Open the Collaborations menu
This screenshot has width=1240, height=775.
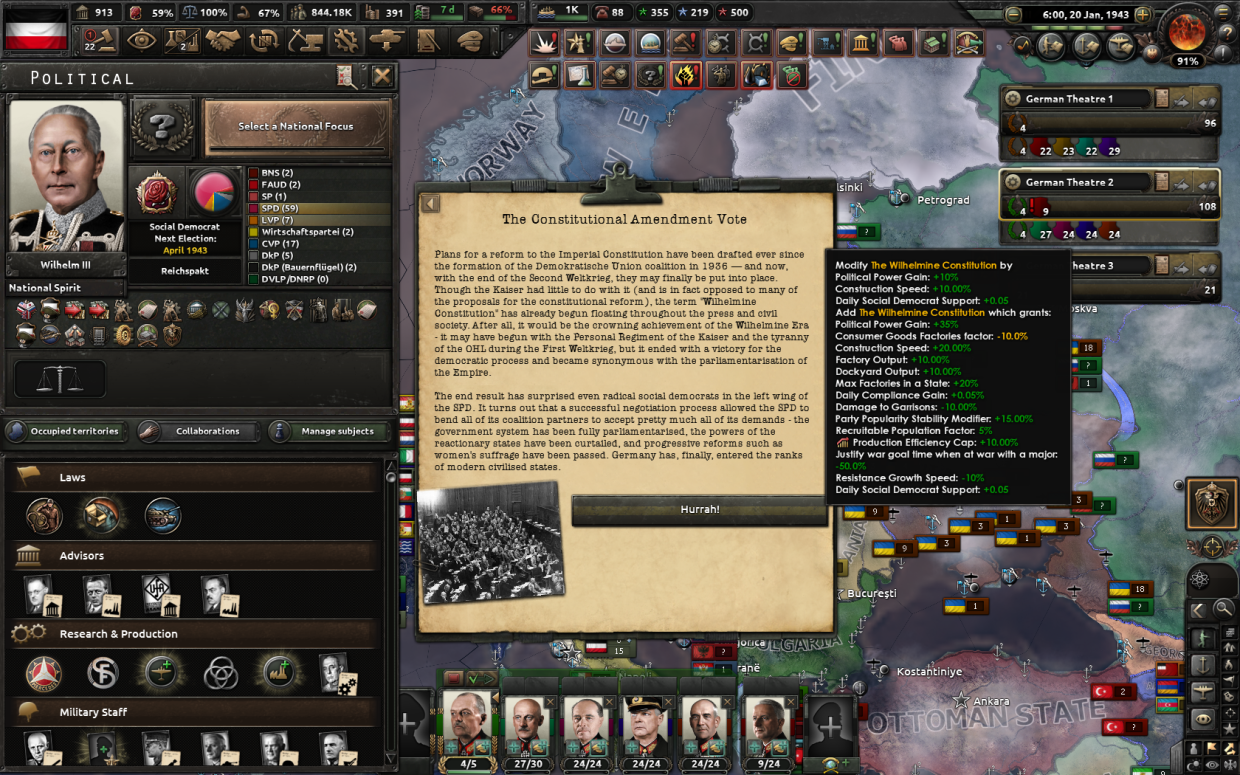click(197, 431)
